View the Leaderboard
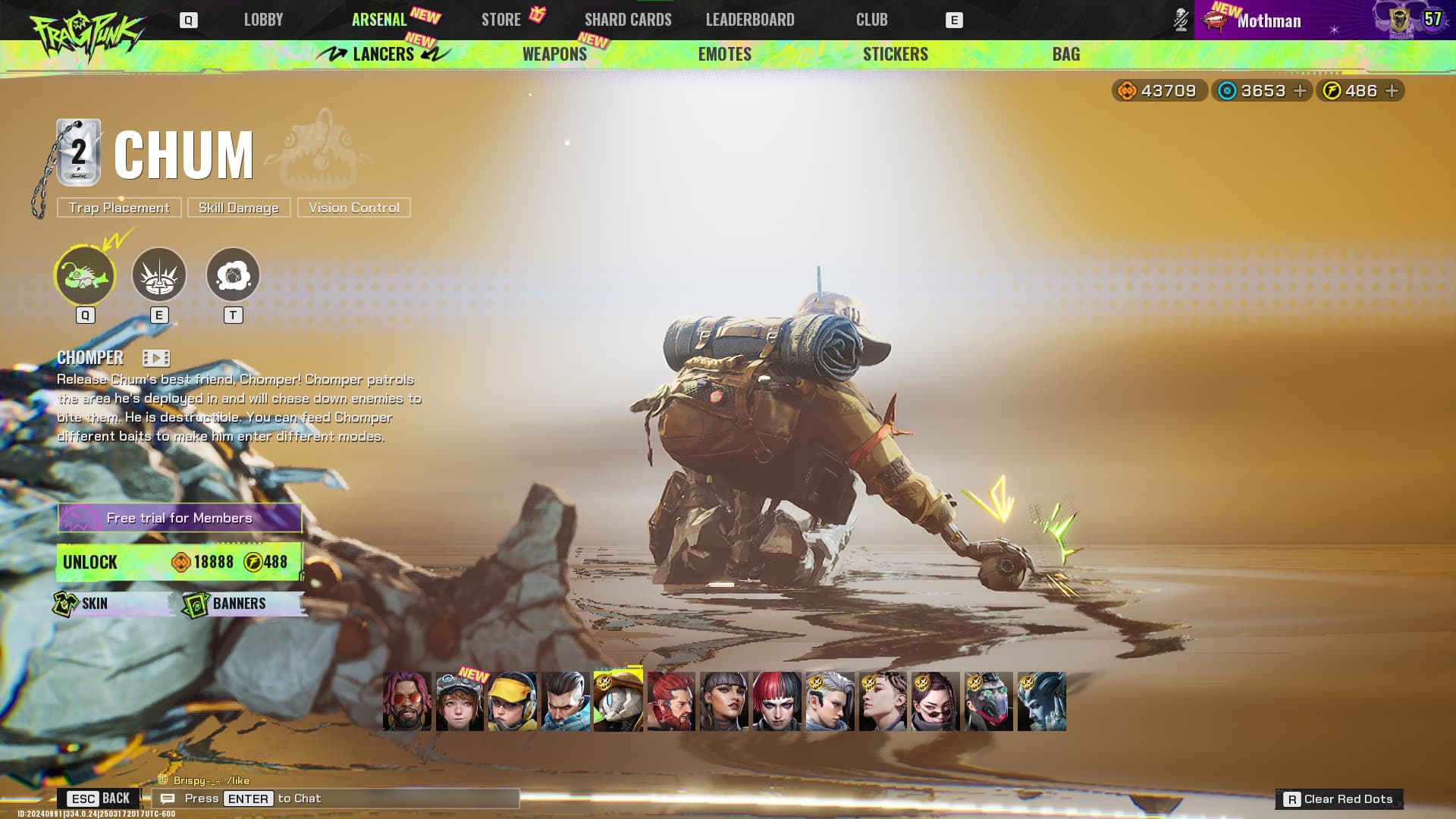1456x819 pixels. 750,20
